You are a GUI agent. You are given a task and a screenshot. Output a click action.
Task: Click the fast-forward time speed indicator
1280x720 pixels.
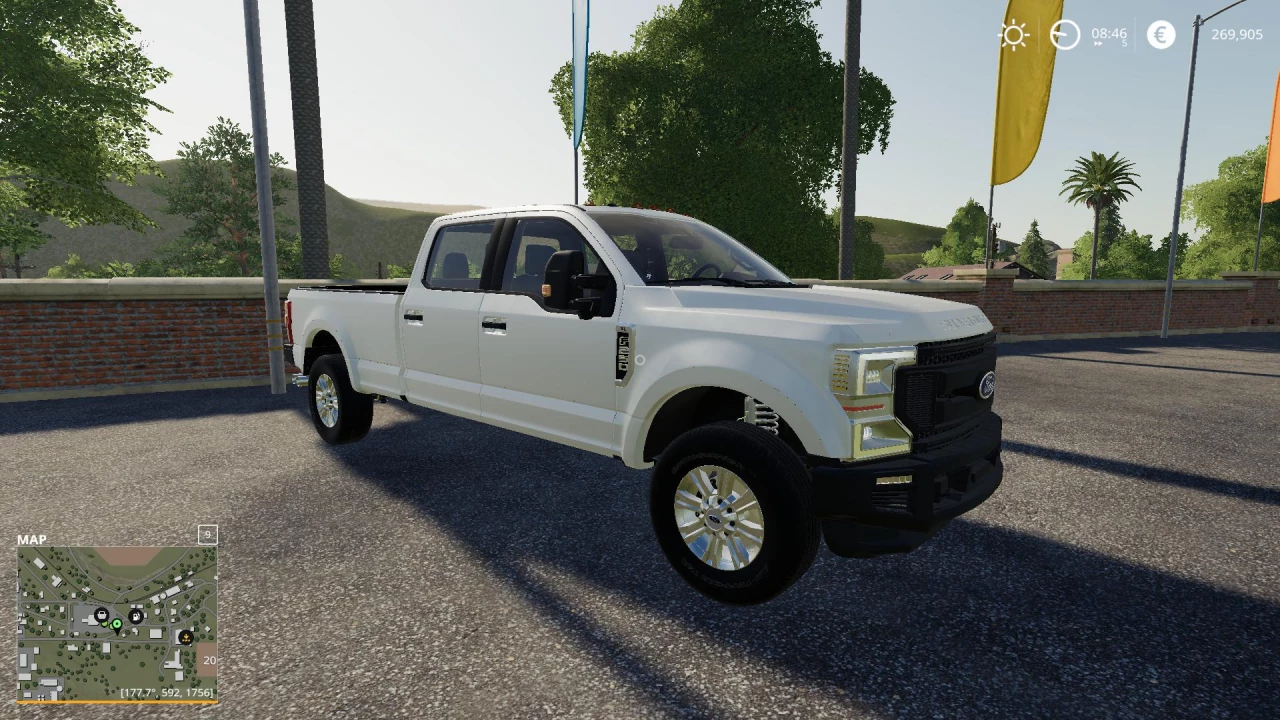coord(1098,43)
